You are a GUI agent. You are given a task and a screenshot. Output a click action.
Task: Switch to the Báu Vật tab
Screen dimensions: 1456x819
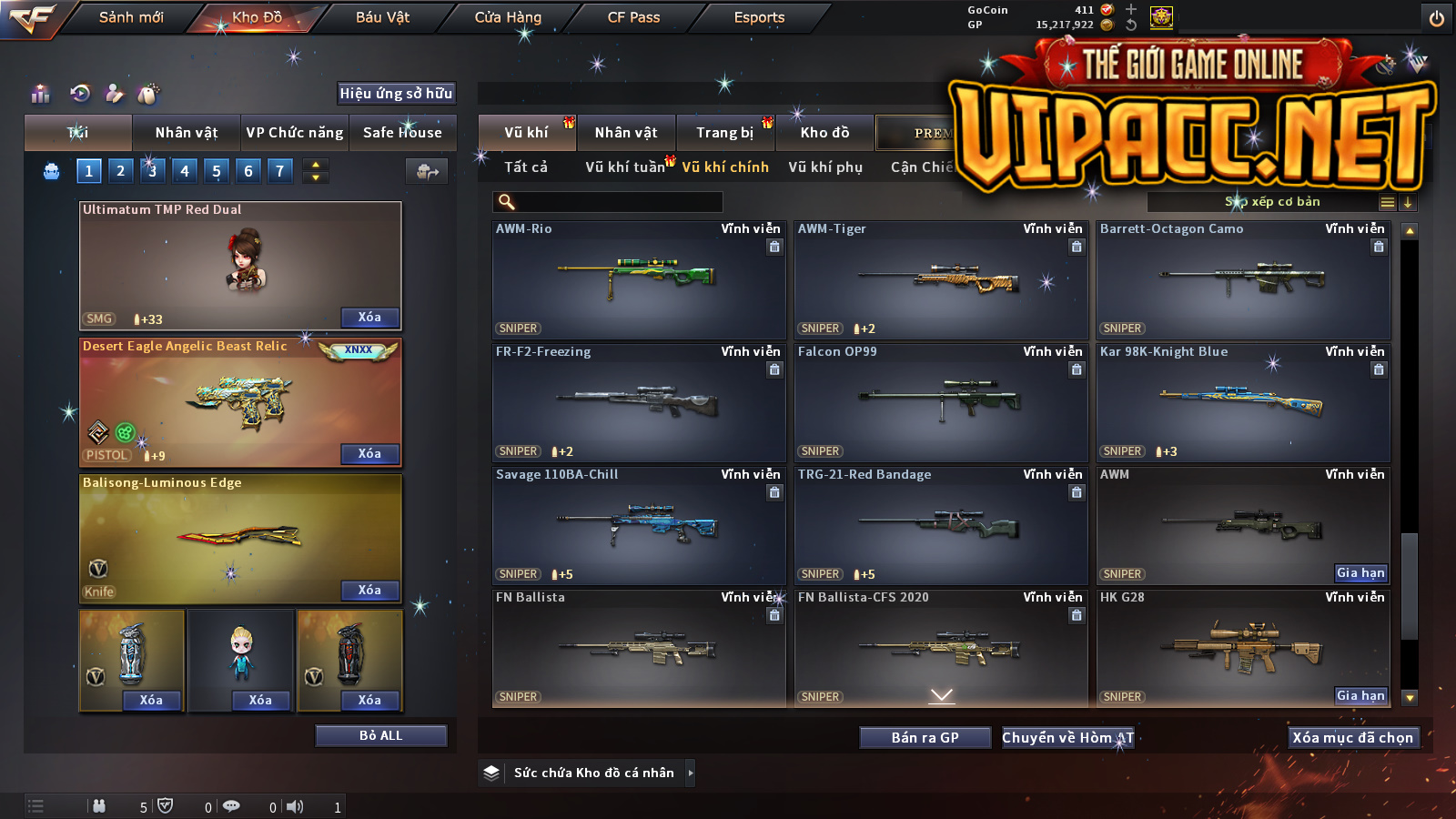[382, 17]
